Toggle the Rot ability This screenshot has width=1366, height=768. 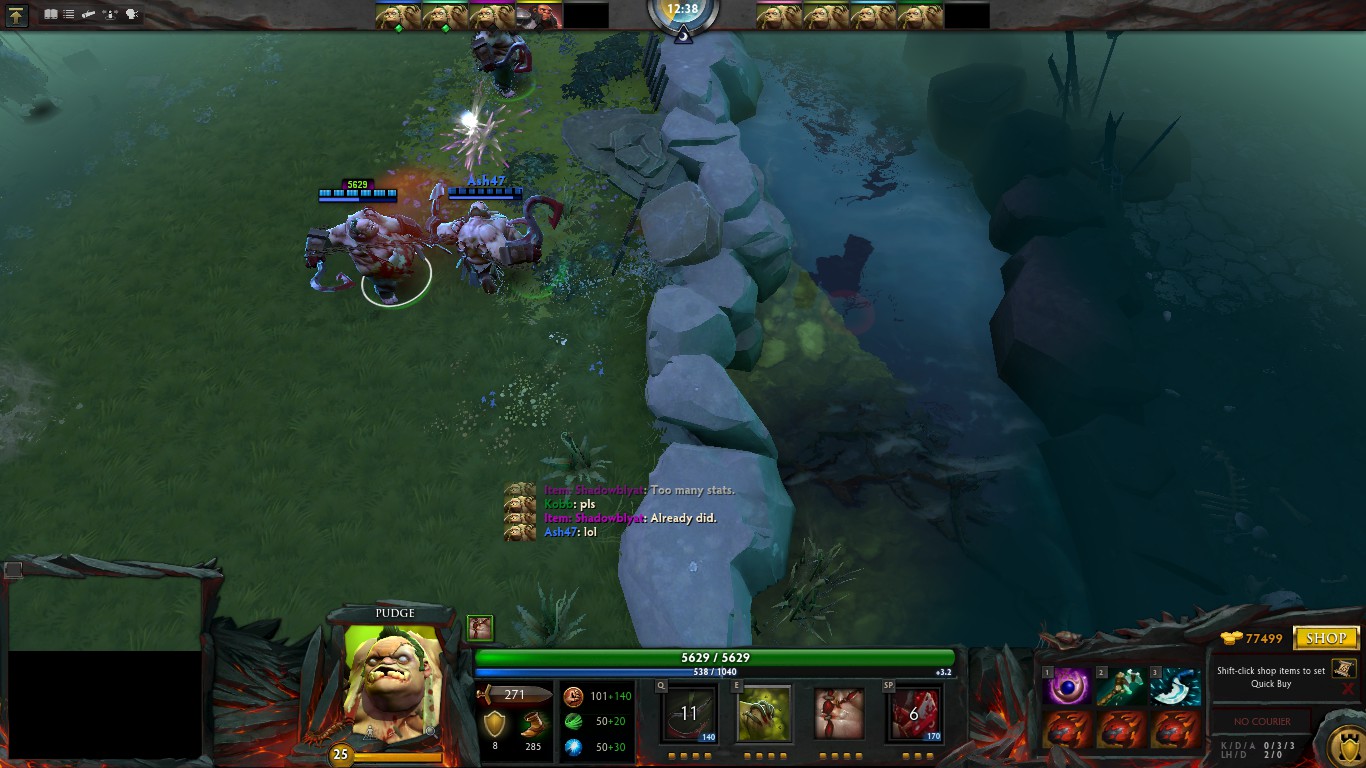(763, 713)
